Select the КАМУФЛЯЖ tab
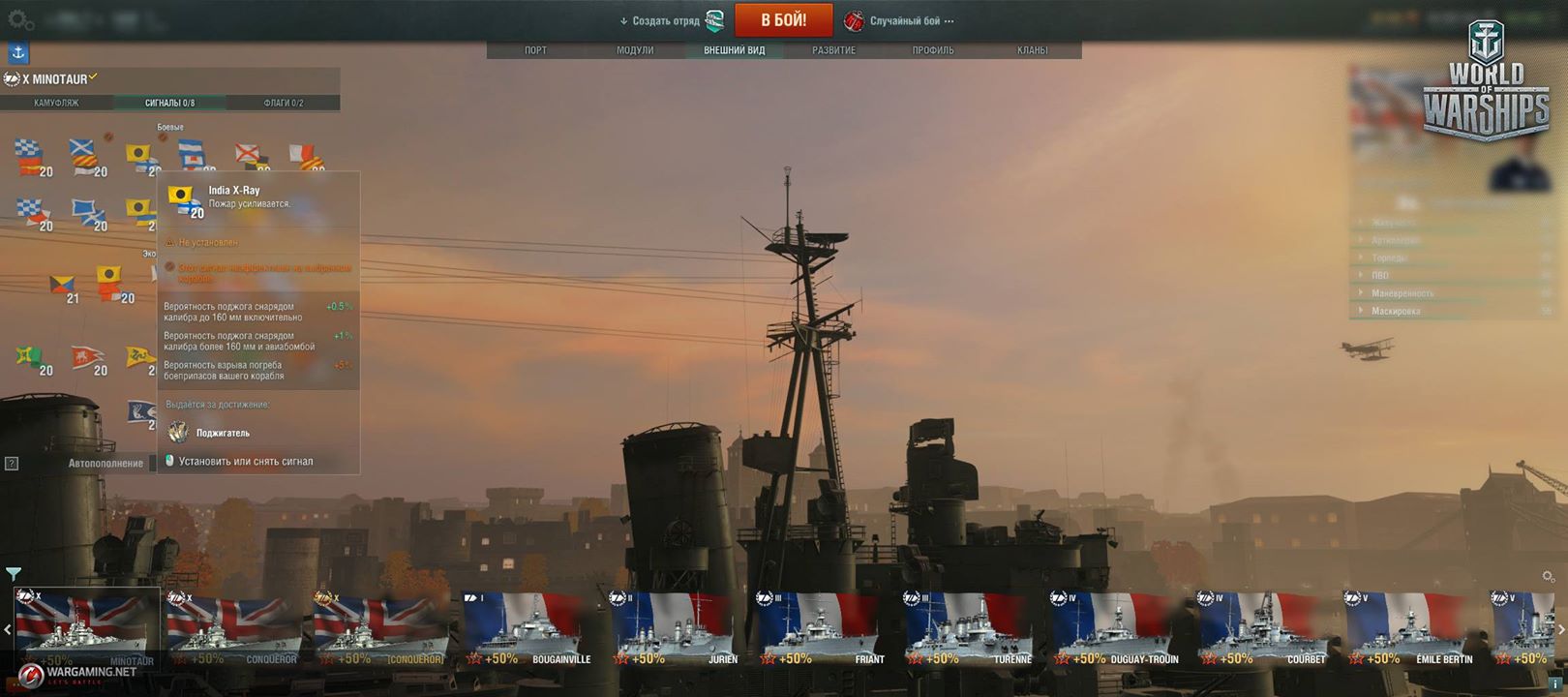Image resolution: width=1568 pixels, height=697 pixels. 56,103
